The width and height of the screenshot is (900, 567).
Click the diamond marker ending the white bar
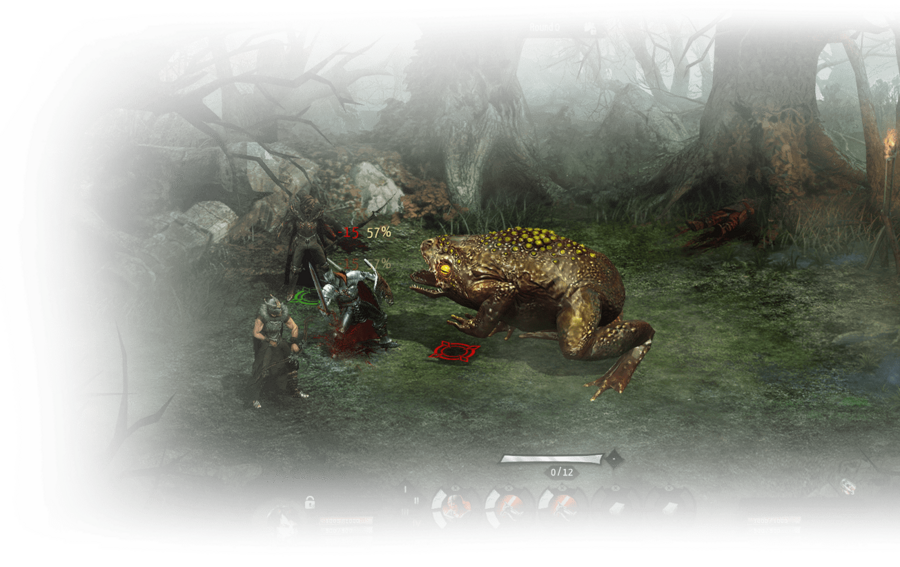point(614,459)
